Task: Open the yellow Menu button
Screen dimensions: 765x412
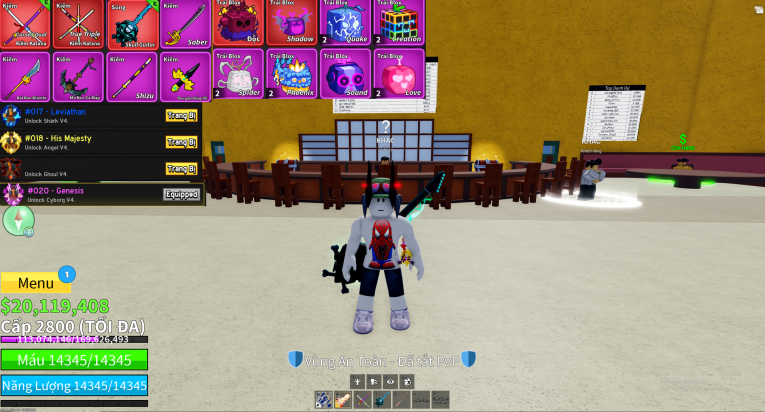Action: click(36, 283)
